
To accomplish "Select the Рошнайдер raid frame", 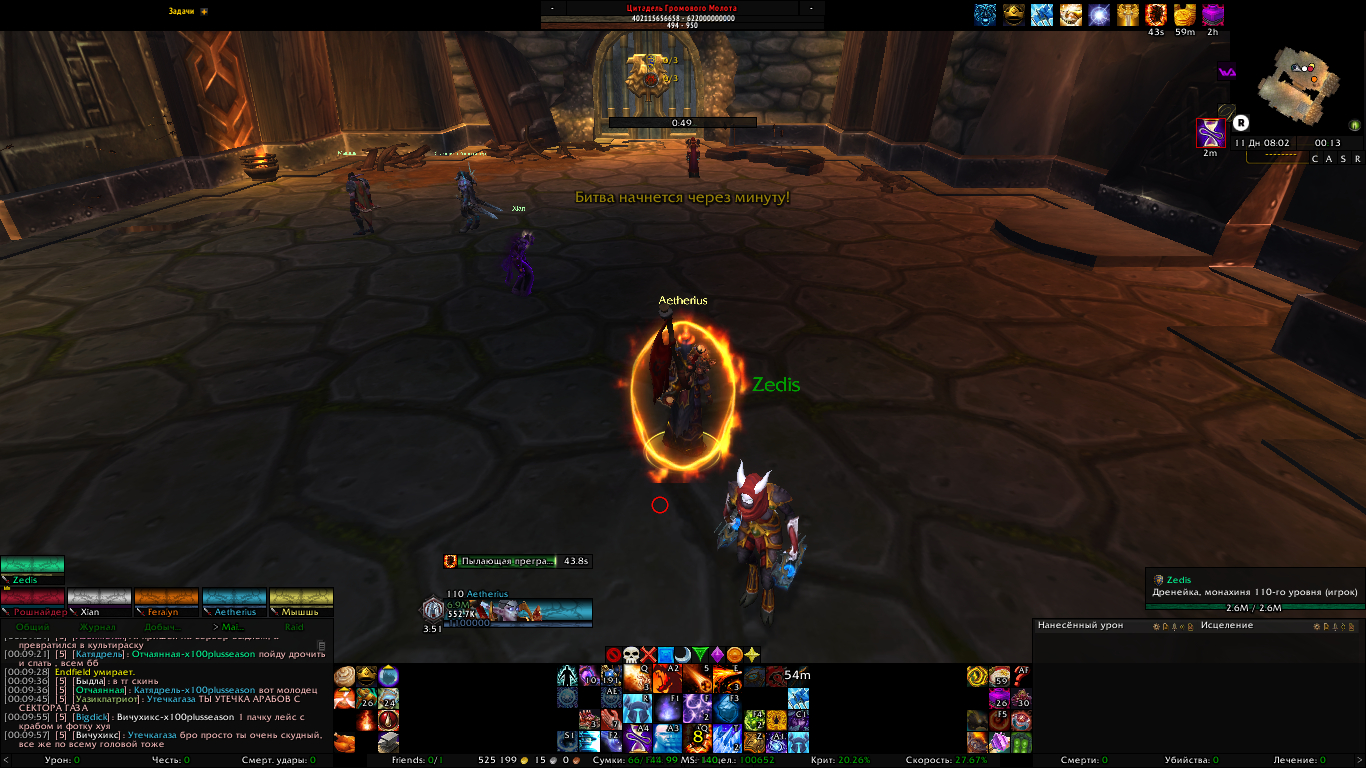I will tap(33, 602).
